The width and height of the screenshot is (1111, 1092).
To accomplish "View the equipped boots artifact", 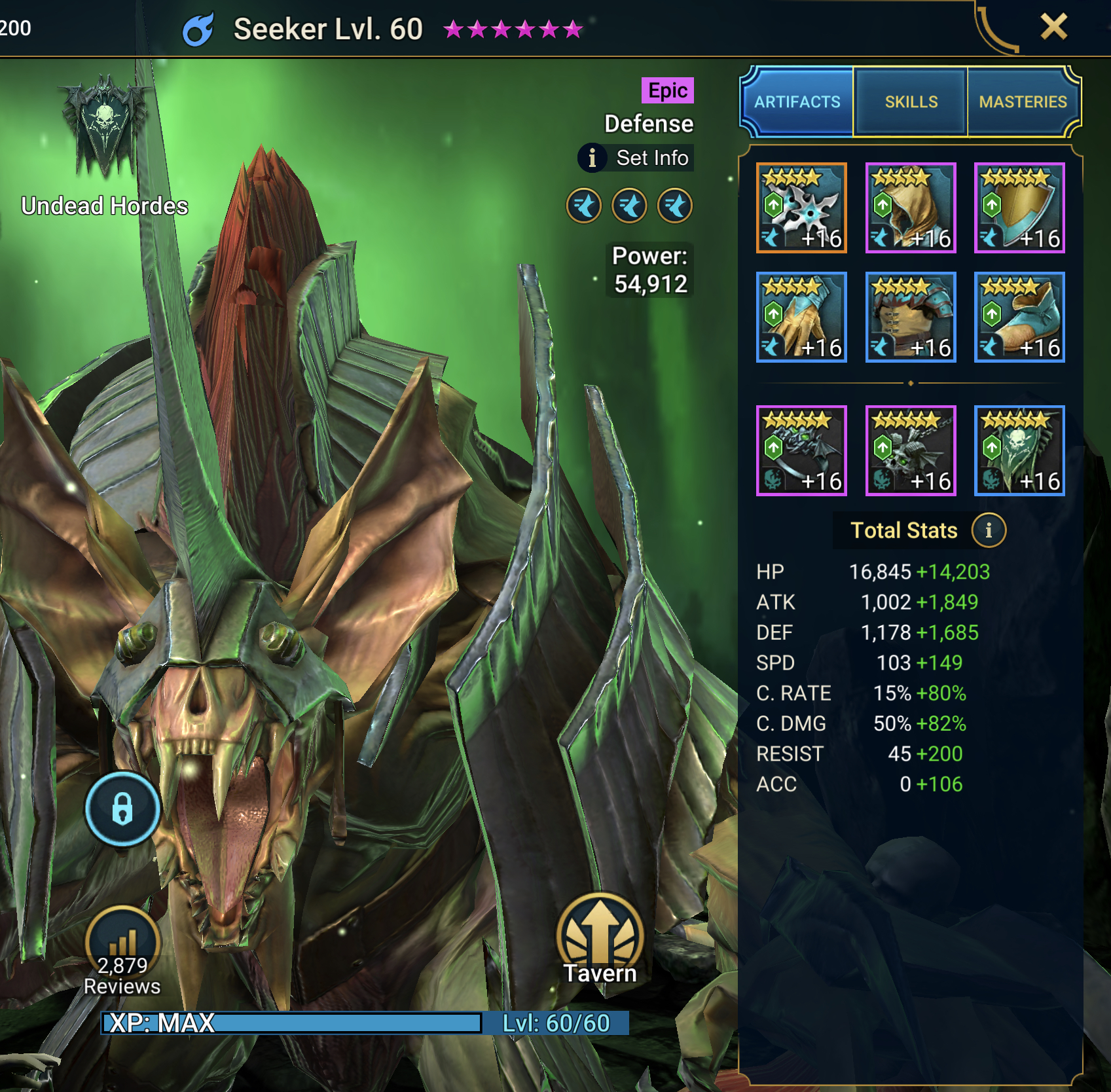I will [x=1019, y=318].
